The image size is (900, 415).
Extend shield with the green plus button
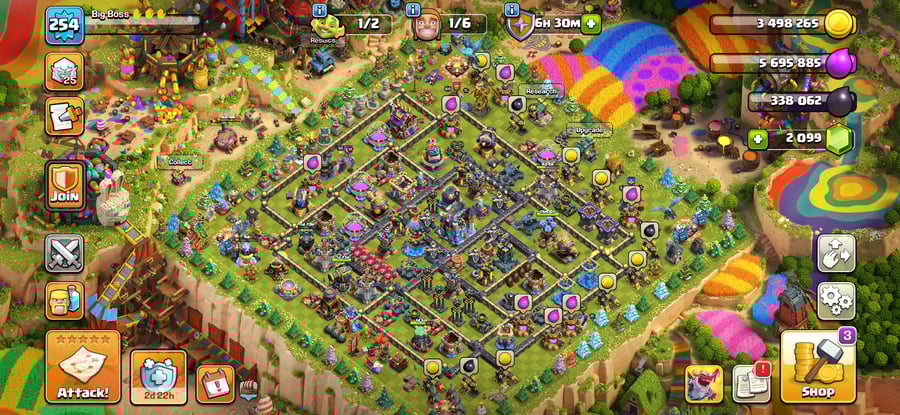591,23
